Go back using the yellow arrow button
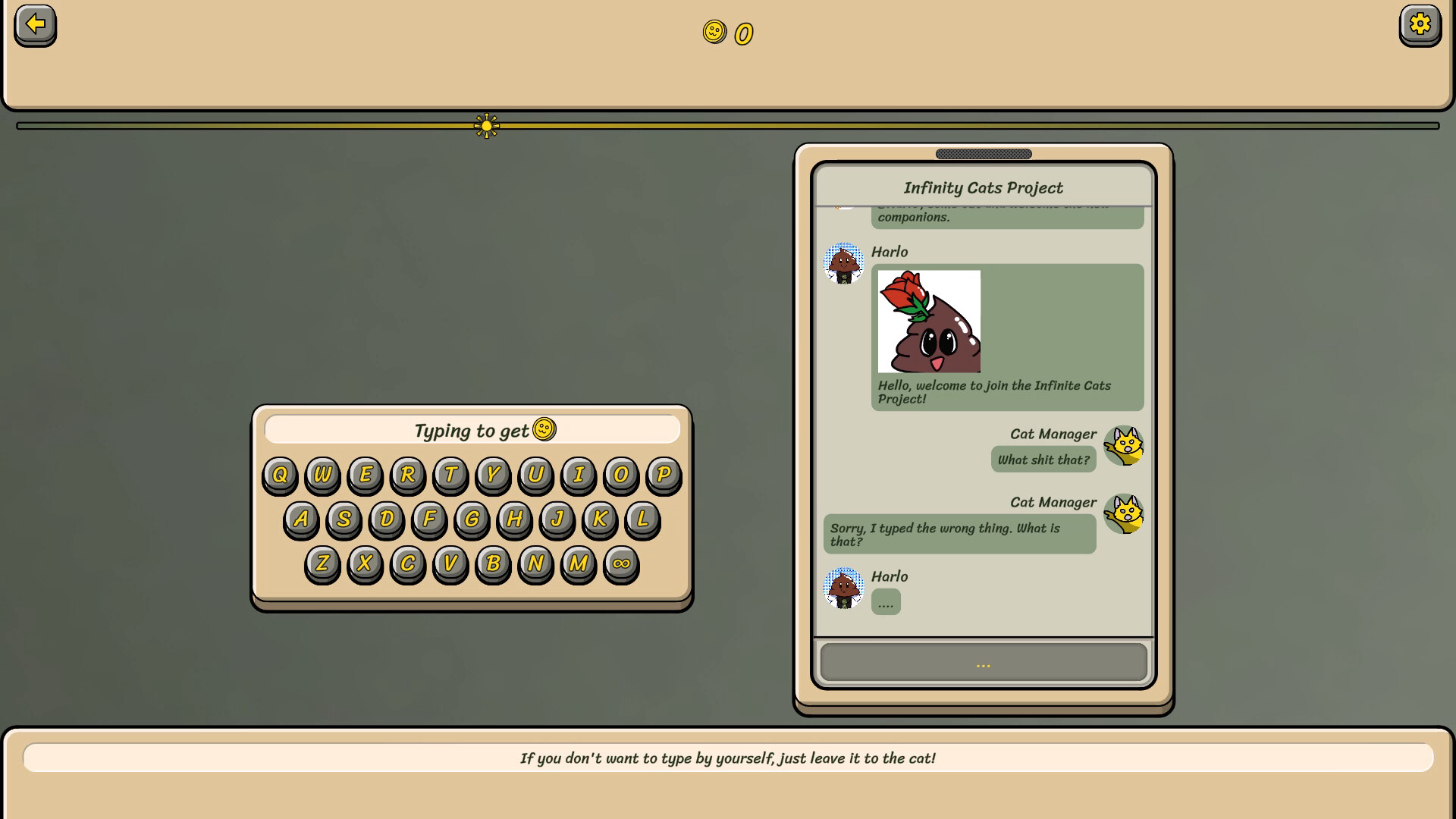This screenshot has width=1456, height=819. [x=35, y=25]
